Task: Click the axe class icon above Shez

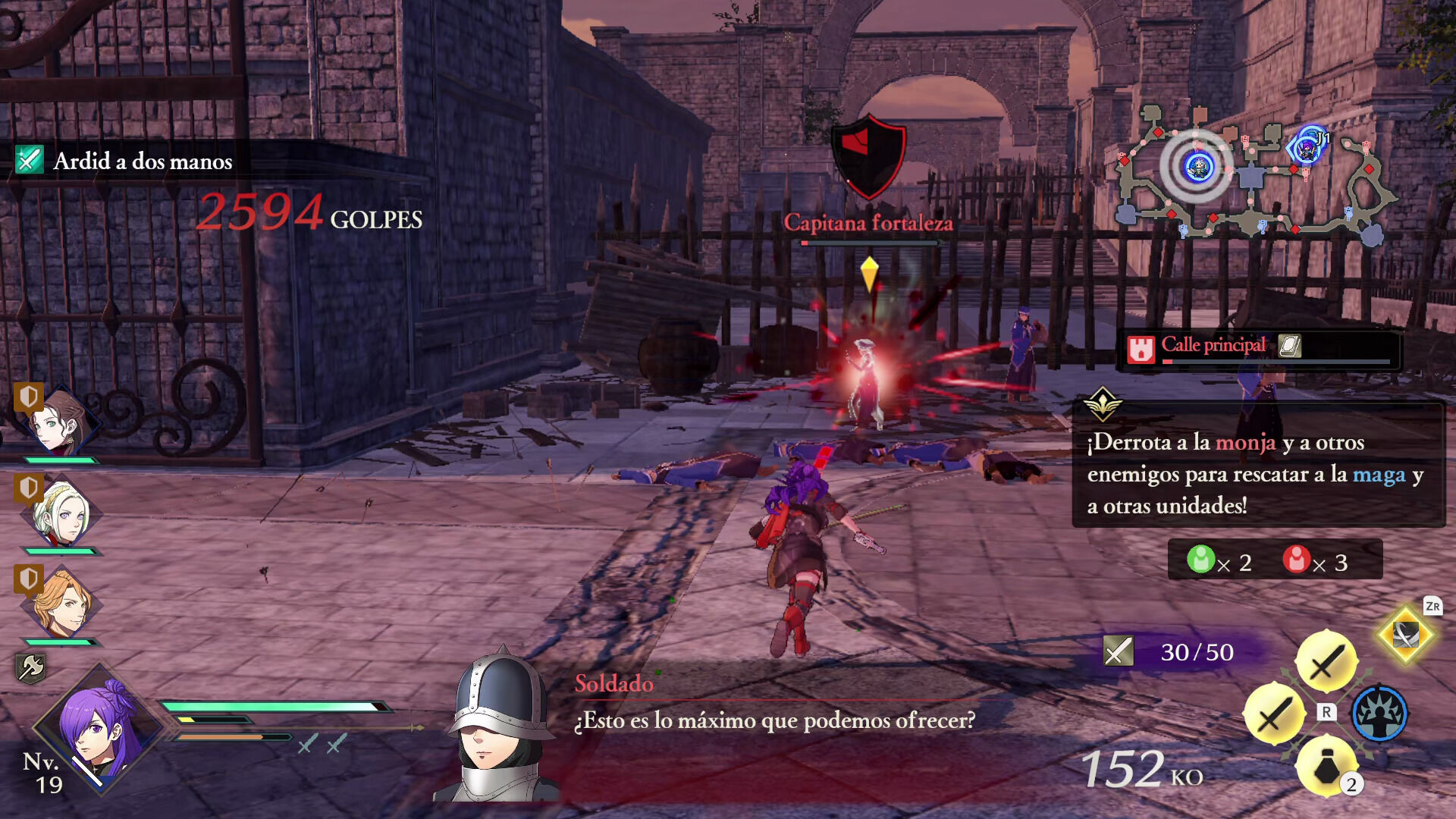Action: [x=30, y=668]
